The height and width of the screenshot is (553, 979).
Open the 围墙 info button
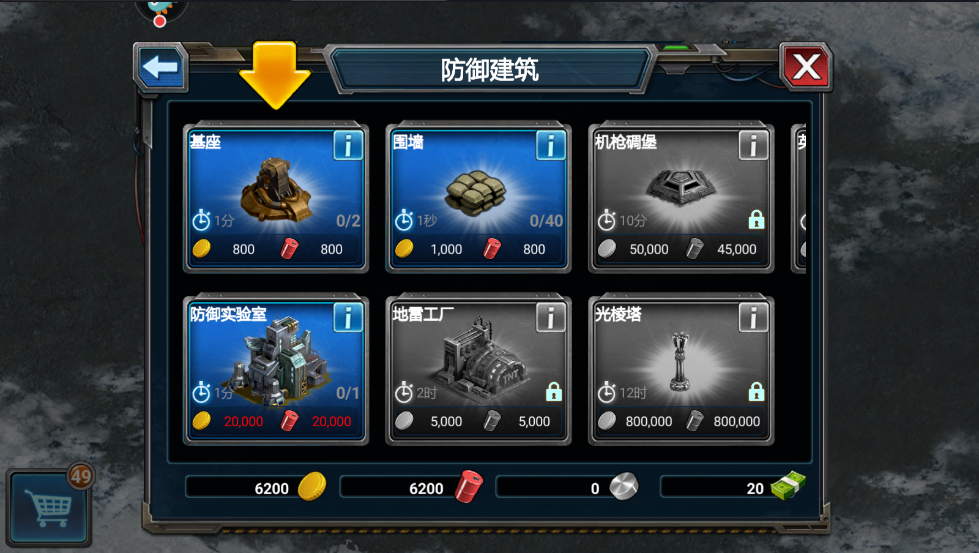pyautogui.click(x=551, y=146)
